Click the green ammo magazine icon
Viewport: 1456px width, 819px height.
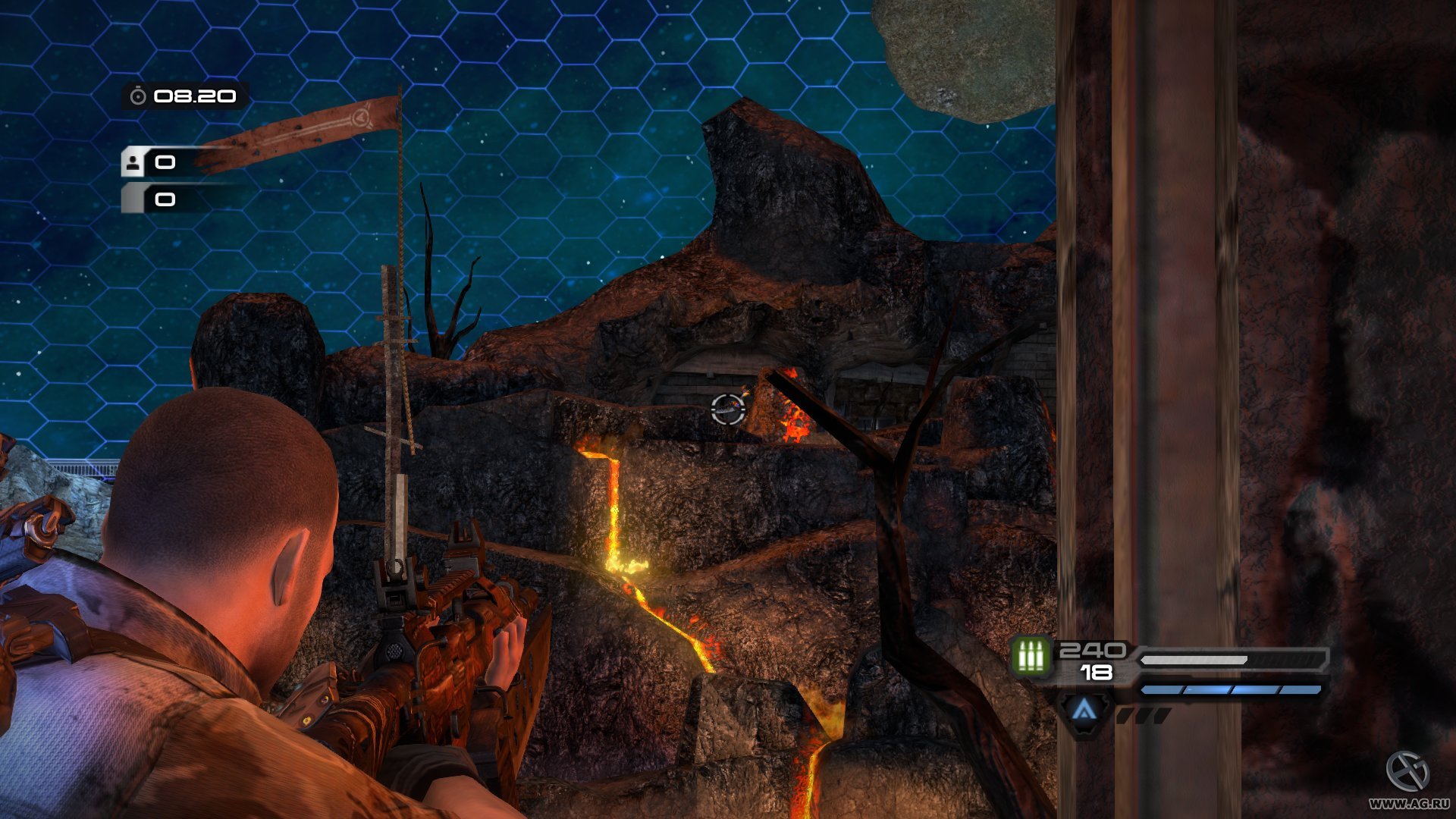pos(1031,657)
